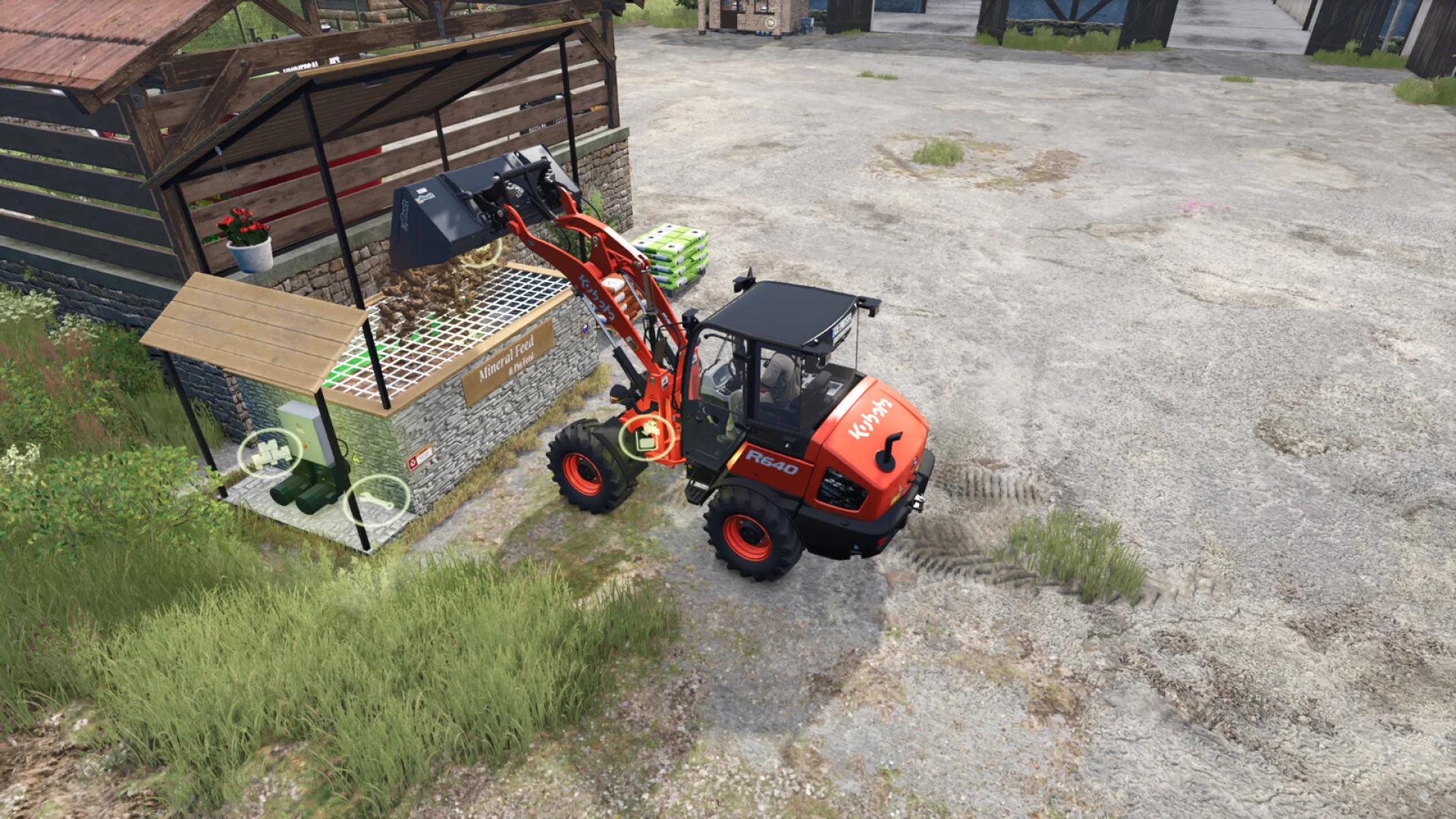This screenshot has width=1456, height=819.
Task: Click the stack of green seed bags
Action: (671, 250)
